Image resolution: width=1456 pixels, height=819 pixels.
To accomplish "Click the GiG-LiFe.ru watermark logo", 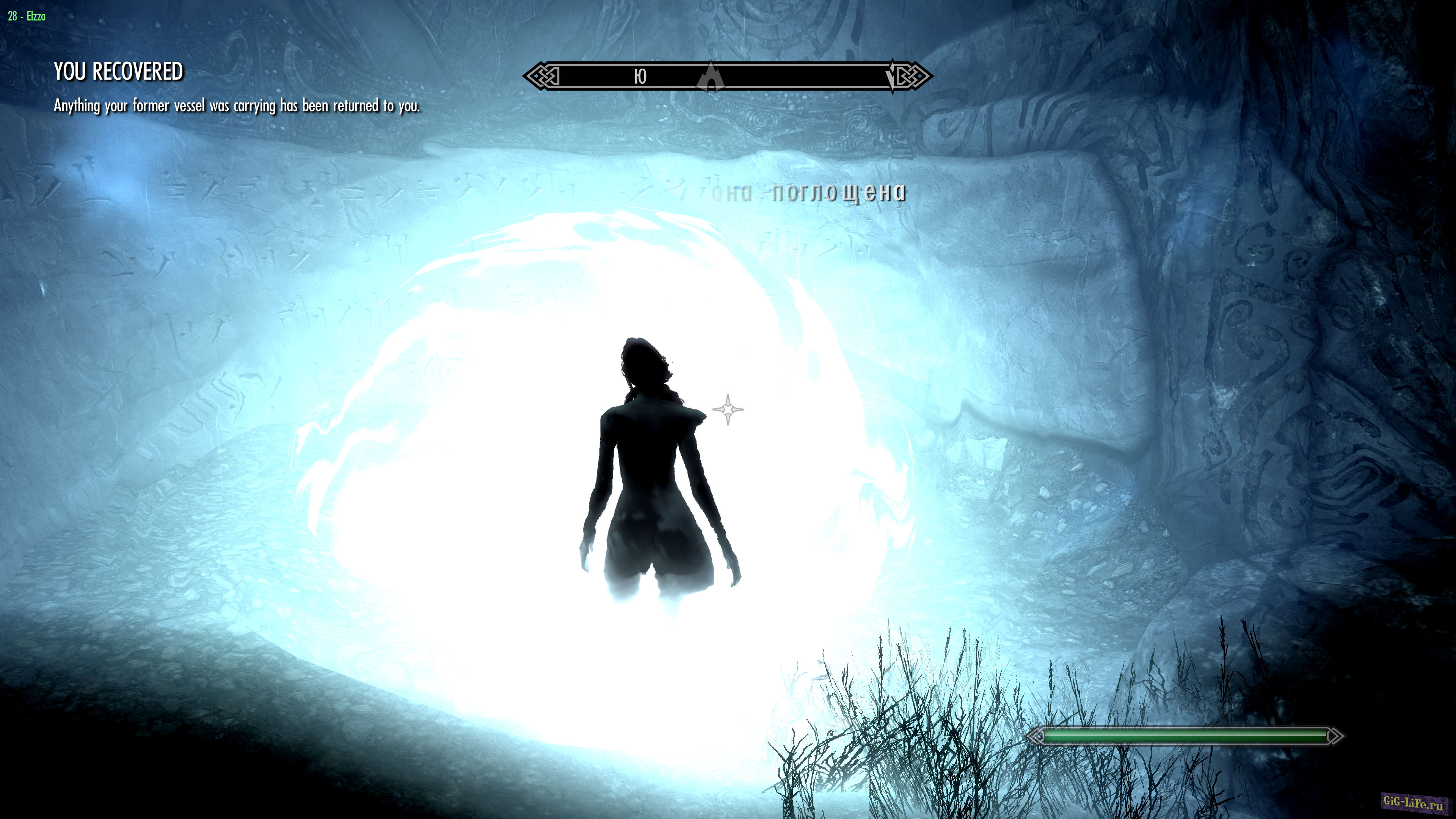I will click(x=1414, y=802).
